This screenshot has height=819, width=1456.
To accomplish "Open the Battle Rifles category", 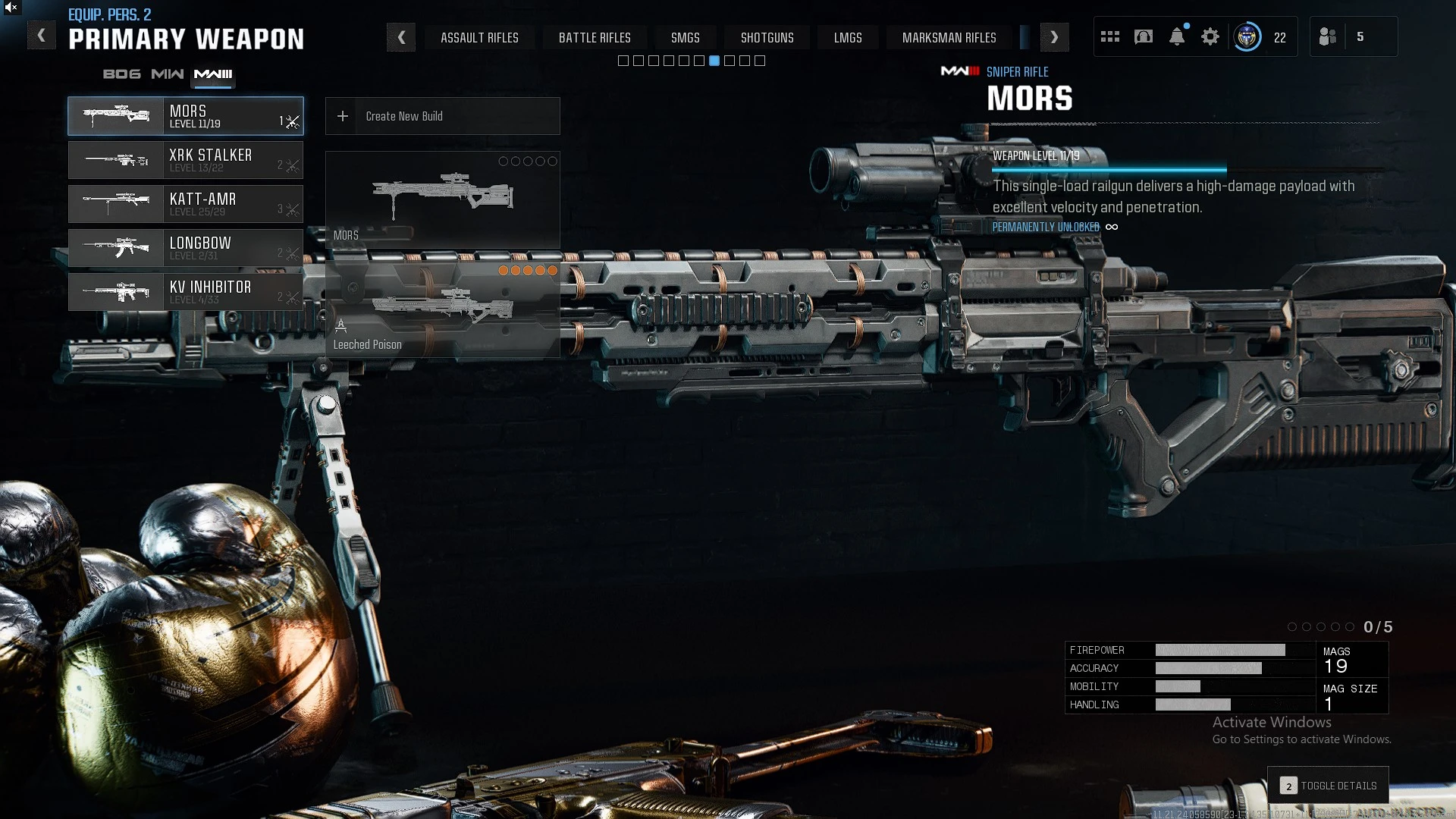I will (x=595, y=38).
